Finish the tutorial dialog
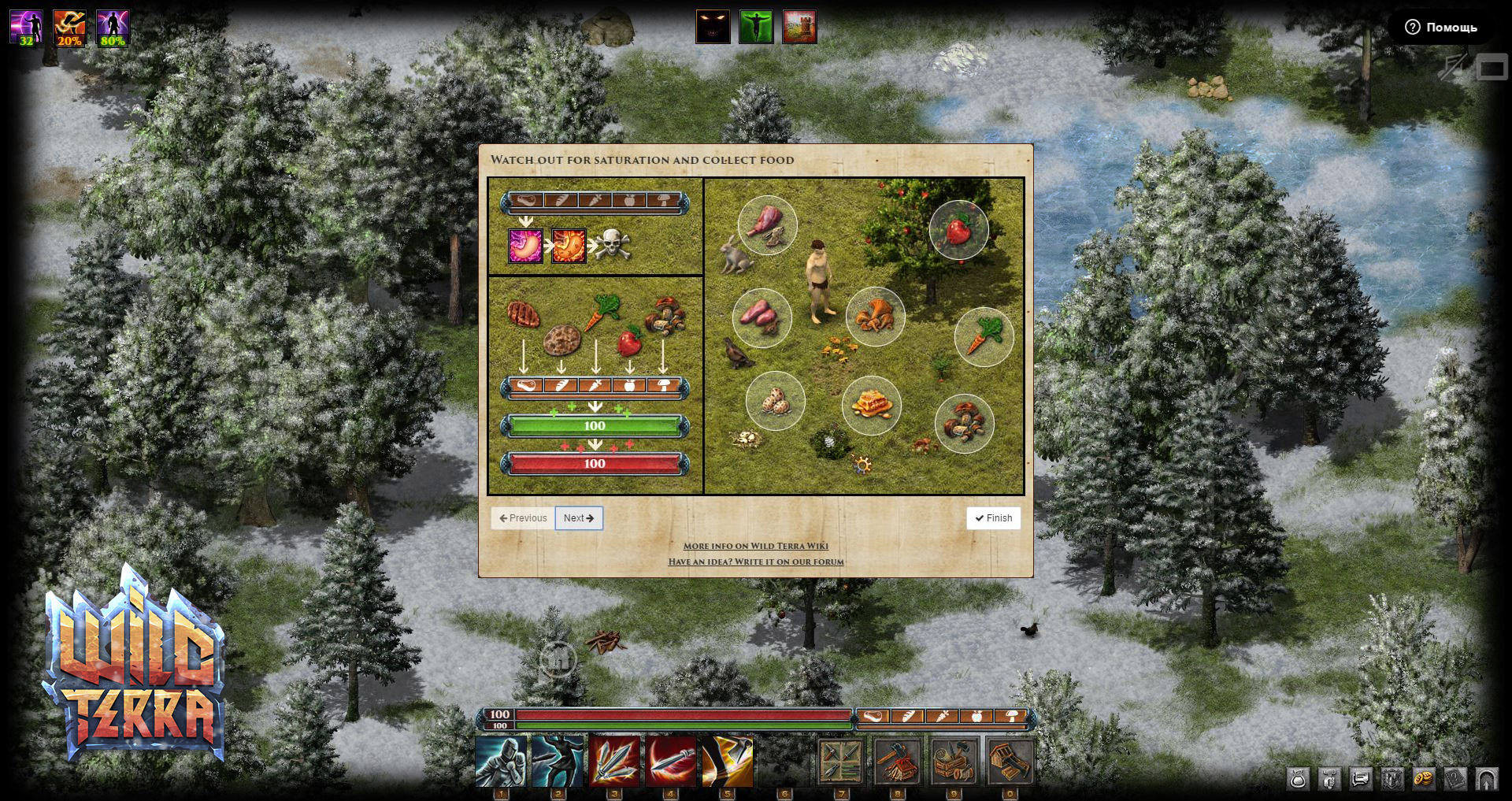This screenshot has width=1512, height=801. pos(993,518)
